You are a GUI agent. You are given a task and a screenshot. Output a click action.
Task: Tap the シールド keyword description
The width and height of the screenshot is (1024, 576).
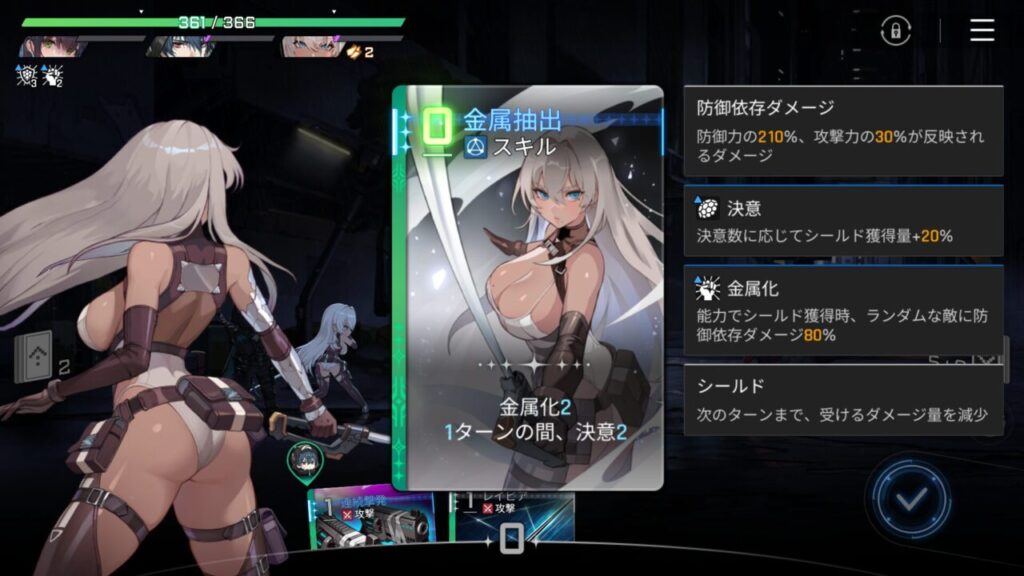(x=843, y=399)
